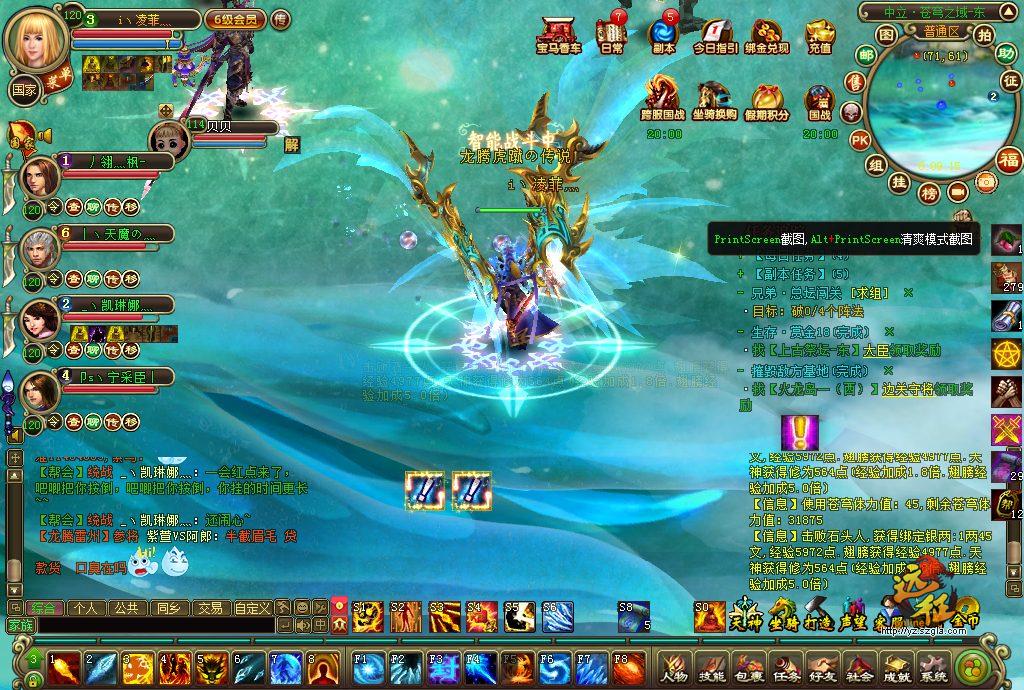This screenshot has height=690, width=1024.
Task: Open the 技能 skills panel
Action: pos(711,667)
